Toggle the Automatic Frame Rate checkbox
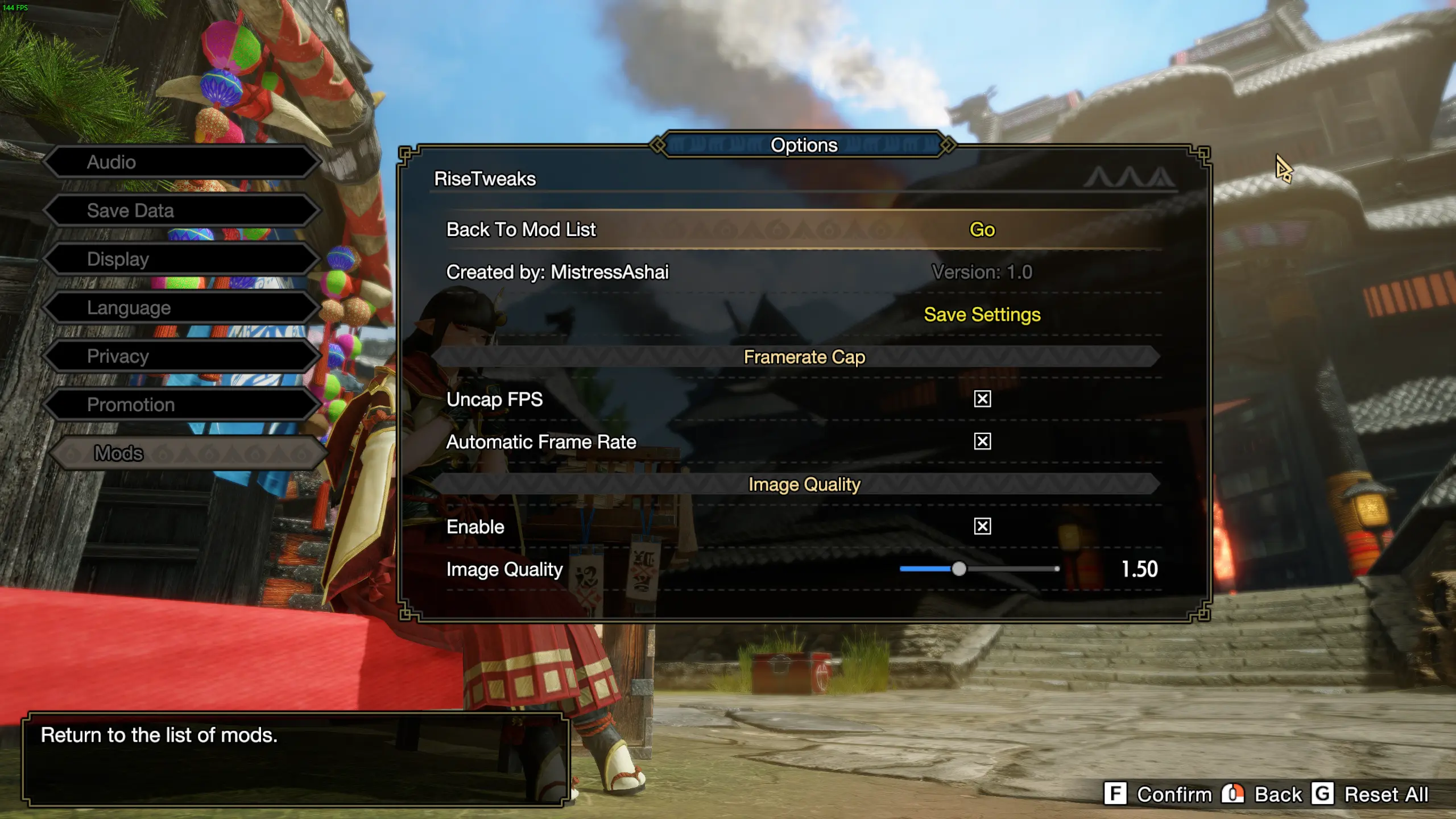The image size is (1456, 819). coord(982,442)
